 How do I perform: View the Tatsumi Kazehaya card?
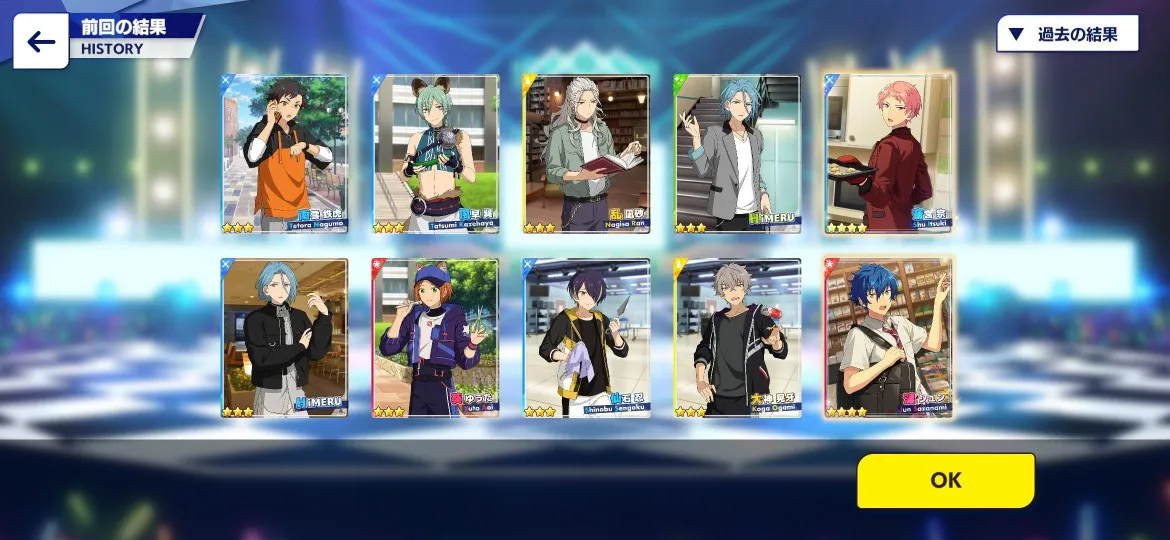[435, 153]
